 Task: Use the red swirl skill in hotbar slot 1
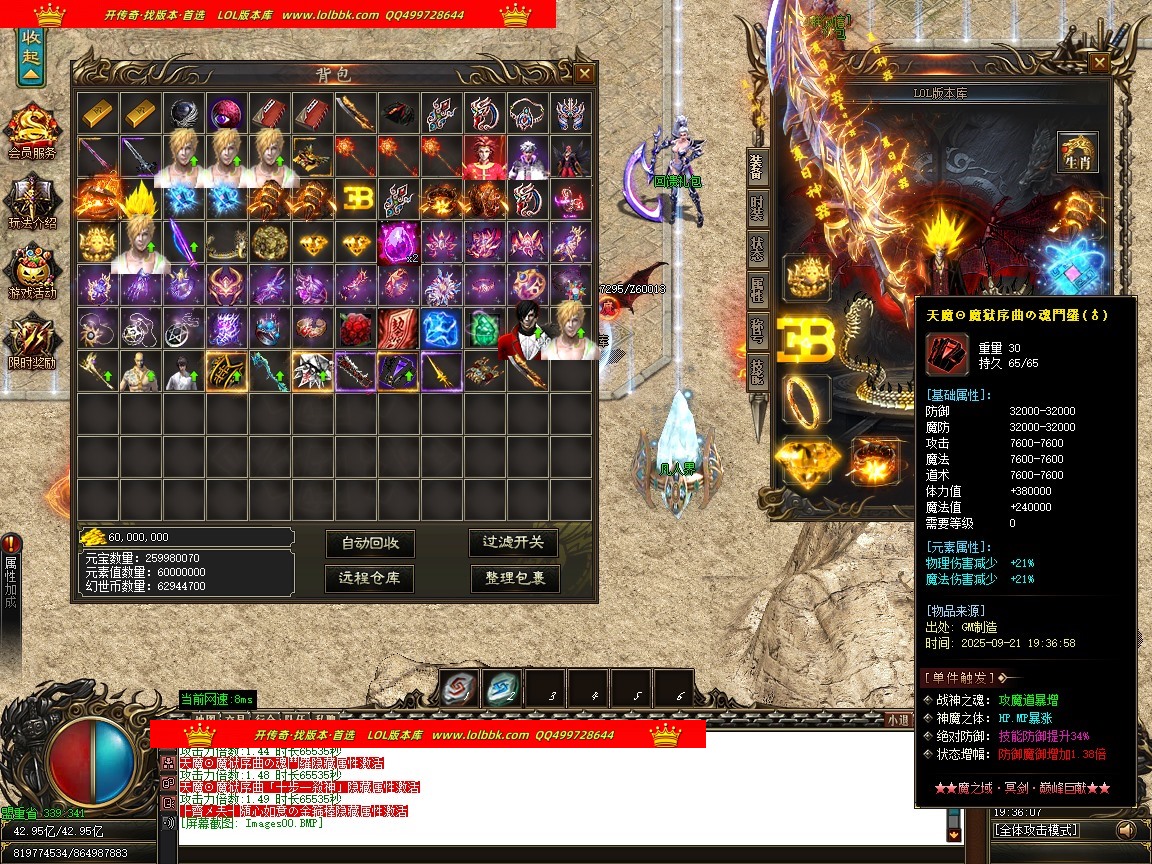coord(458,689)
